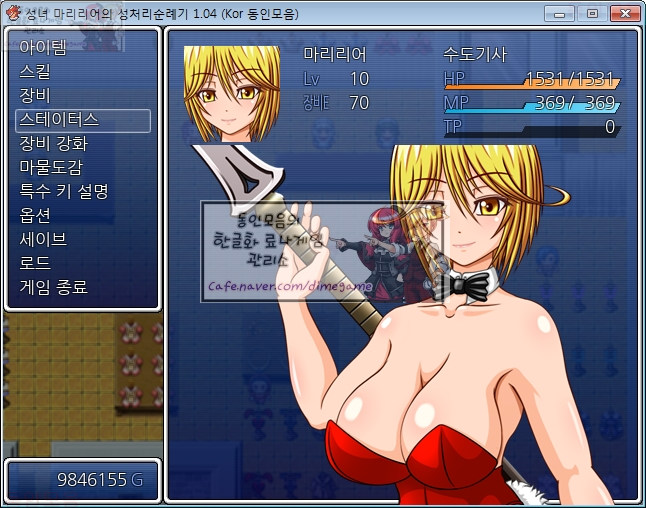
Task: Open the 옵션 settings entry
Action: pos(35,216)
